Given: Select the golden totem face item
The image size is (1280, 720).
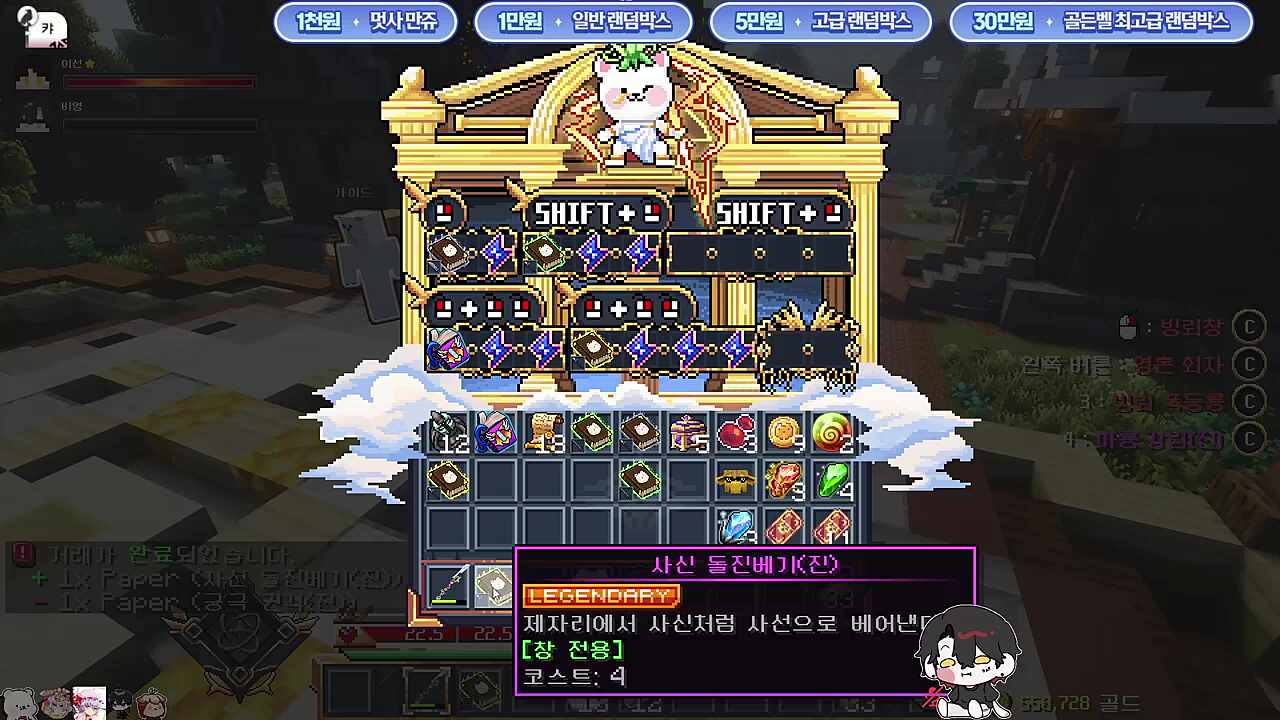Looking at the screenshot, I should pos(735,479).
